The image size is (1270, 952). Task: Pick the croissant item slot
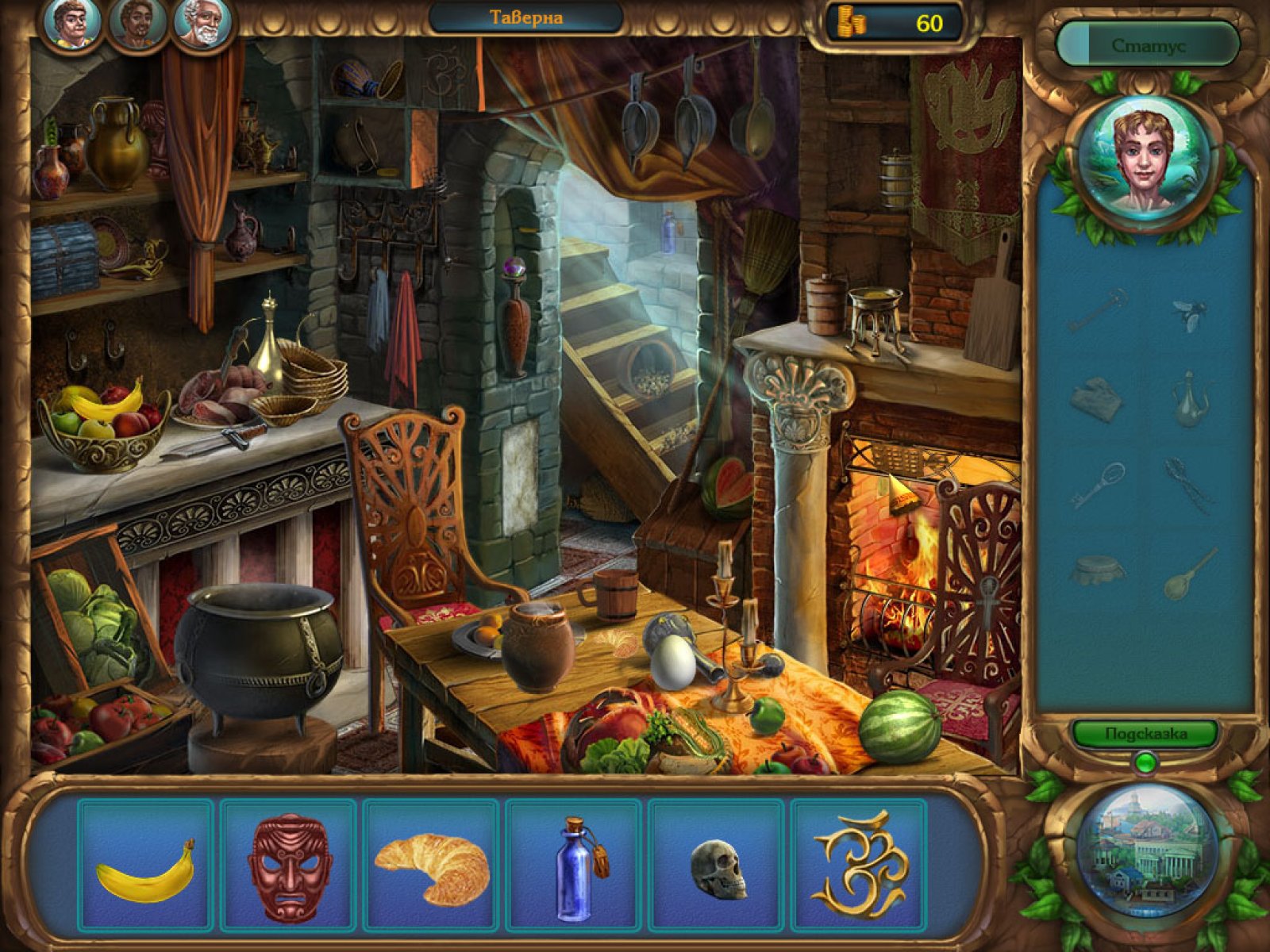point(432,866)
